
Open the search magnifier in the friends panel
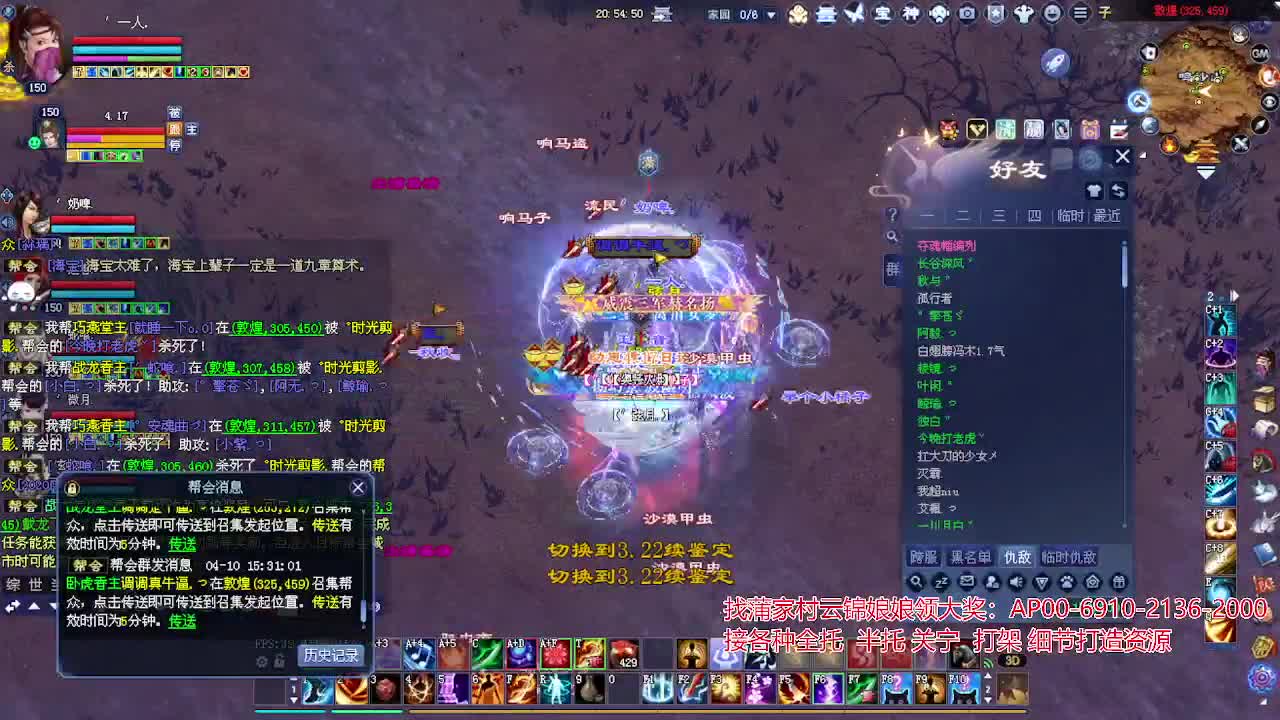(916, 581)
